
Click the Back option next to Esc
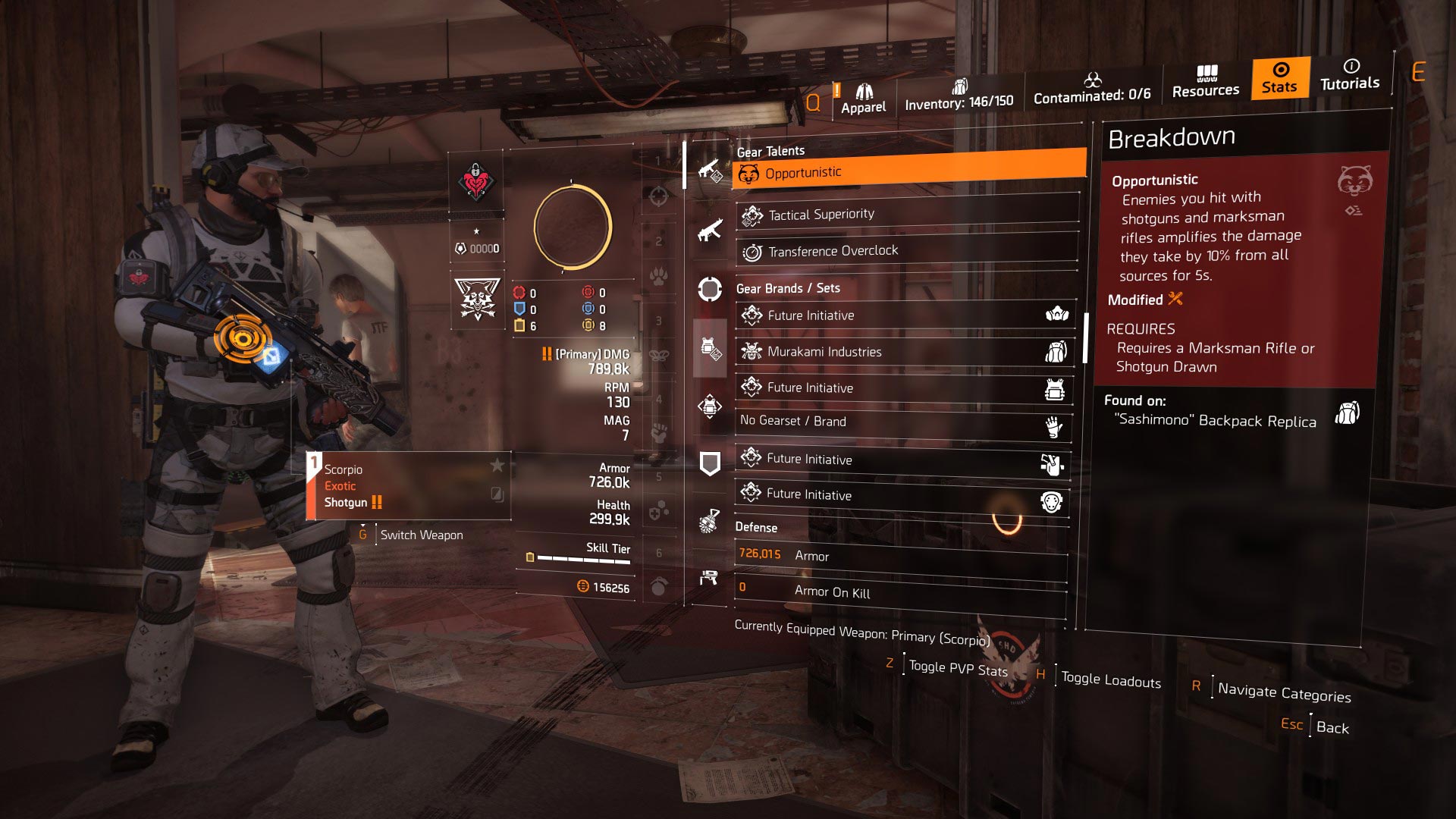[x=1333, y=726]
